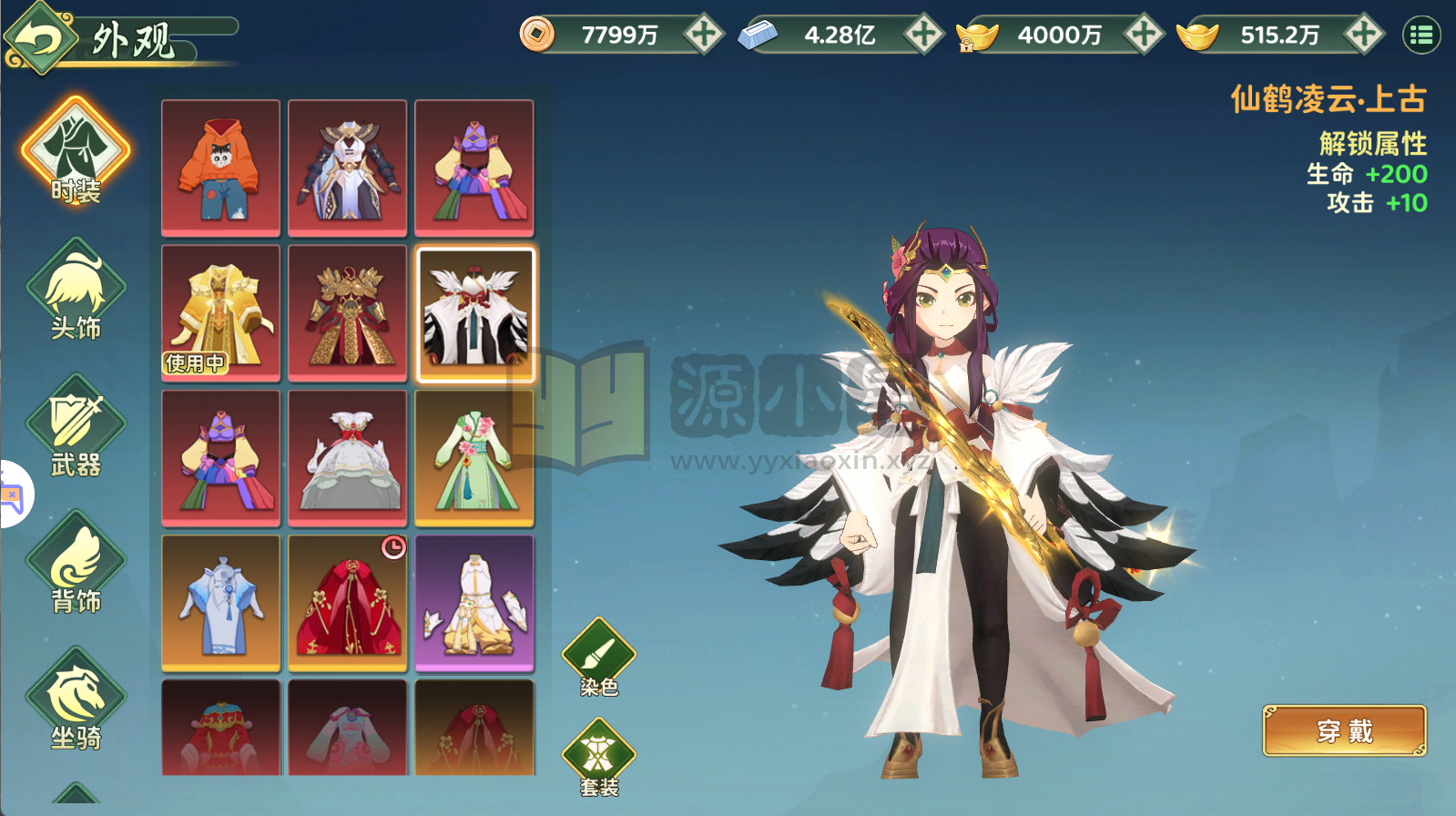Image resolution: width=1456 pixels, height=816 pixels.
Task: Select the orange cat hoodie outfit
Action: point(220,168)
